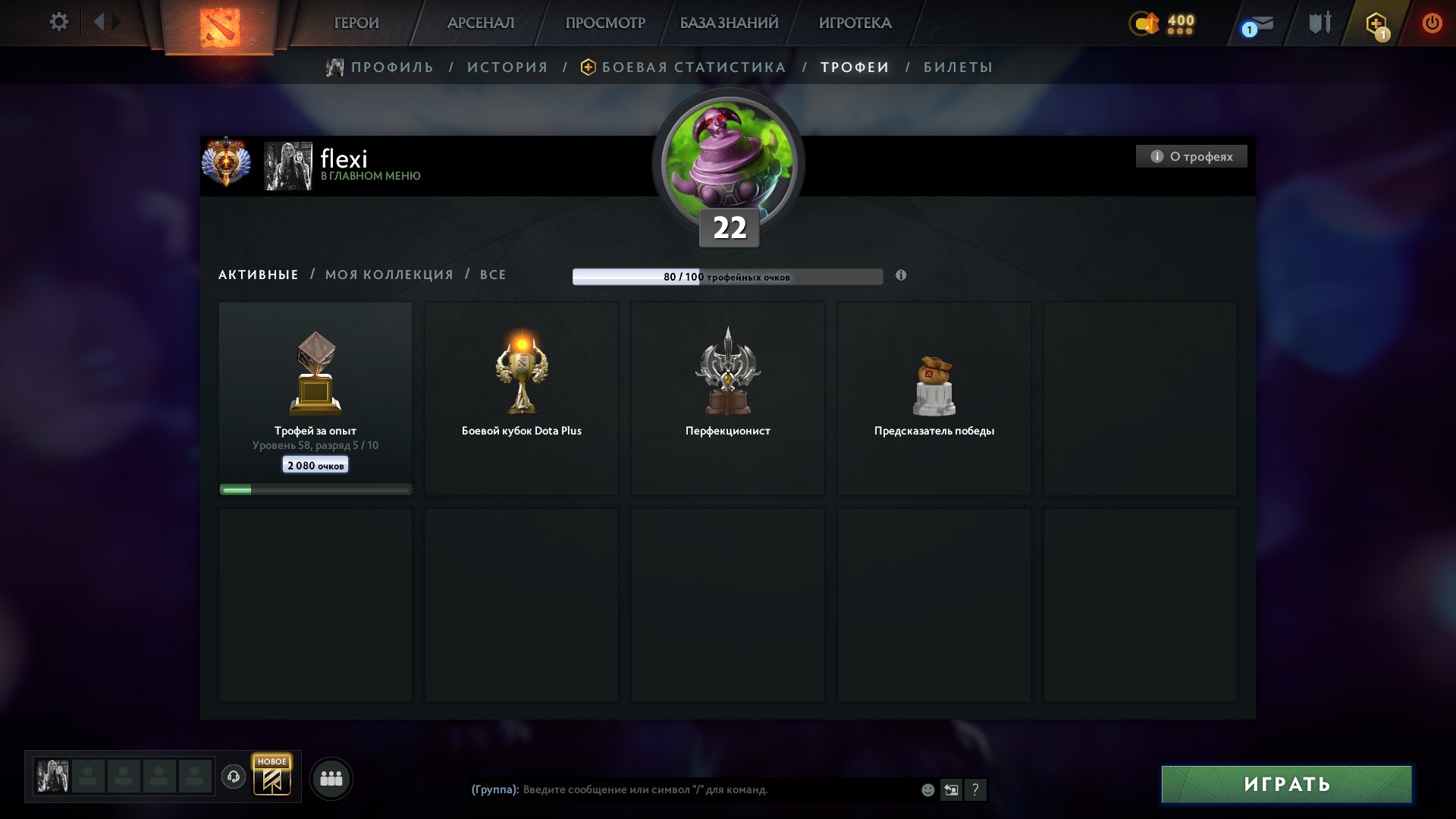The width and height of the screenshot is (1456, 819).
Task: Click the О трофеях info button
Action: click(1191, 156)
